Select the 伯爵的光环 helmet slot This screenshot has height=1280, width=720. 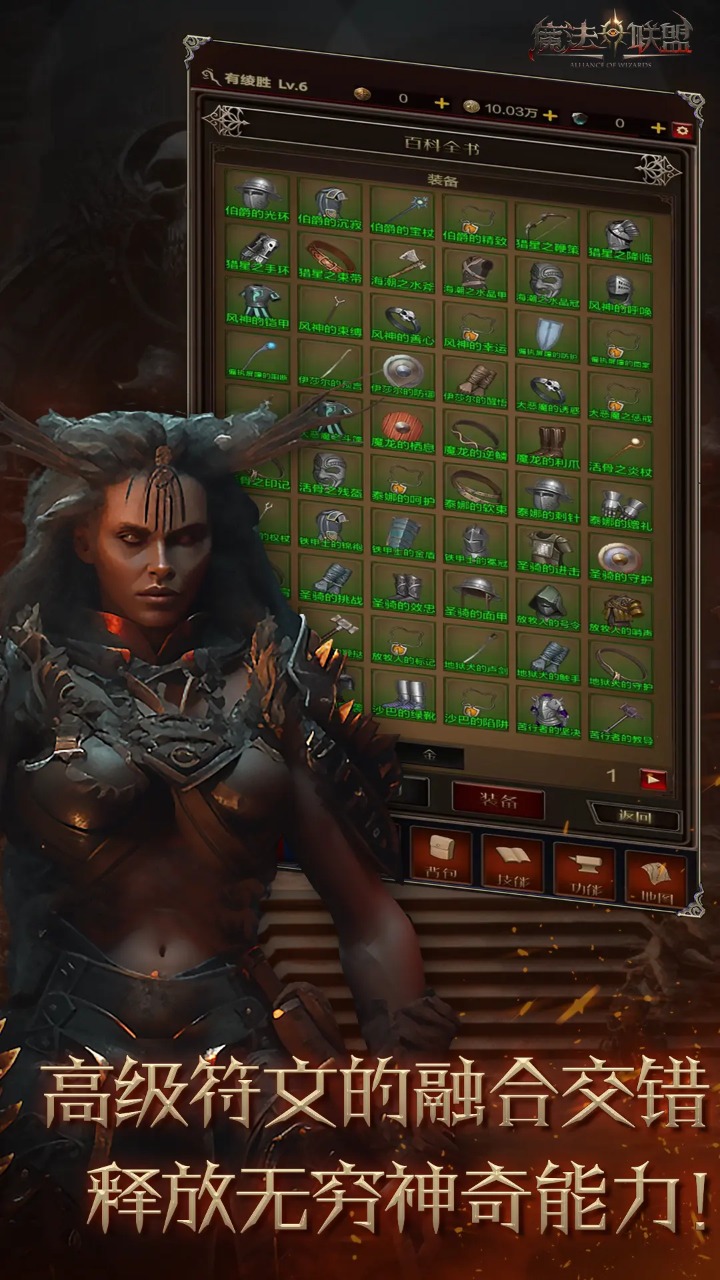tap(258, 197)
